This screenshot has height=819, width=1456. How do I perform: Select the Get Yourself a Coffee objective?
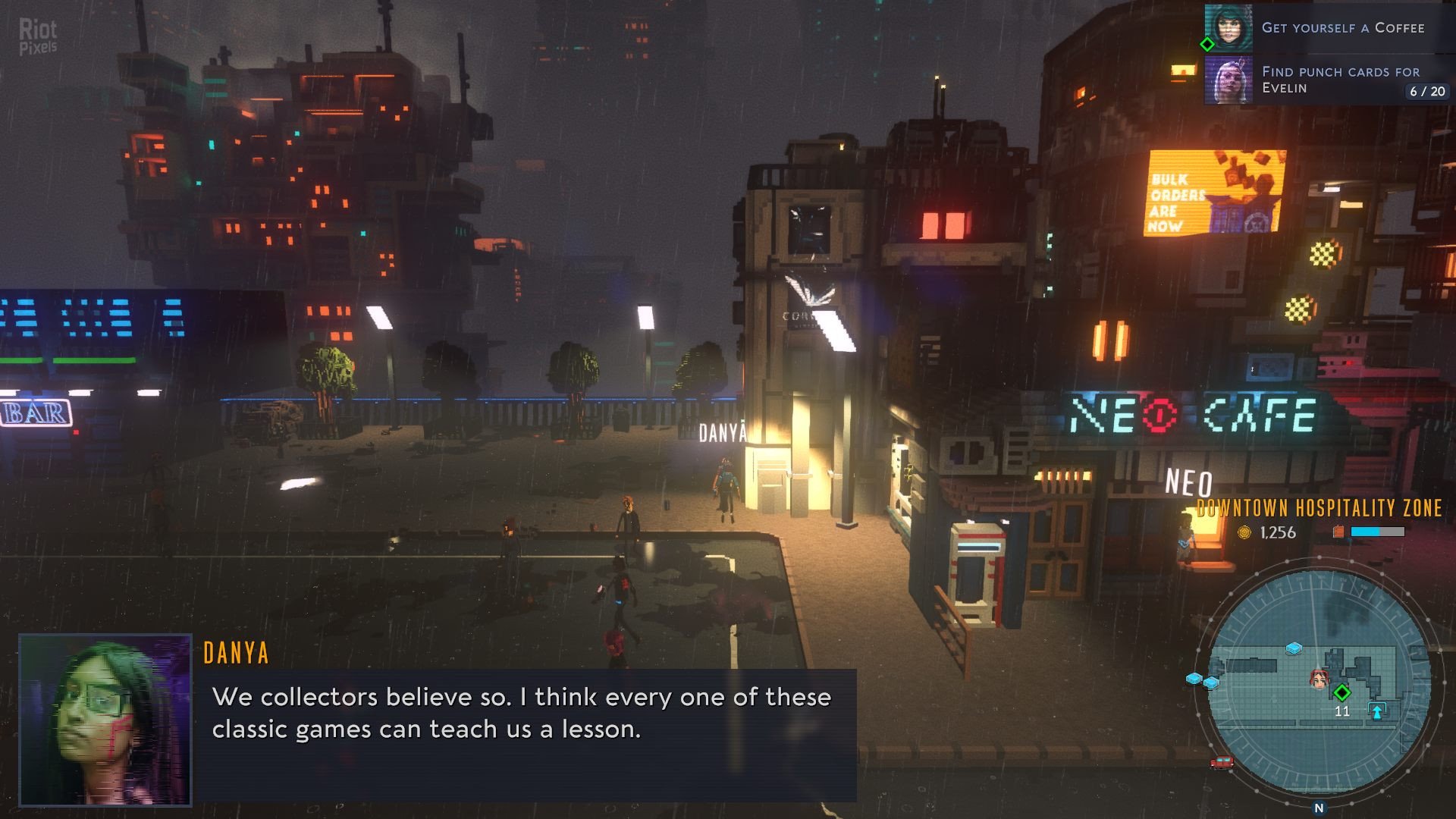click(x=1342, y=28)
